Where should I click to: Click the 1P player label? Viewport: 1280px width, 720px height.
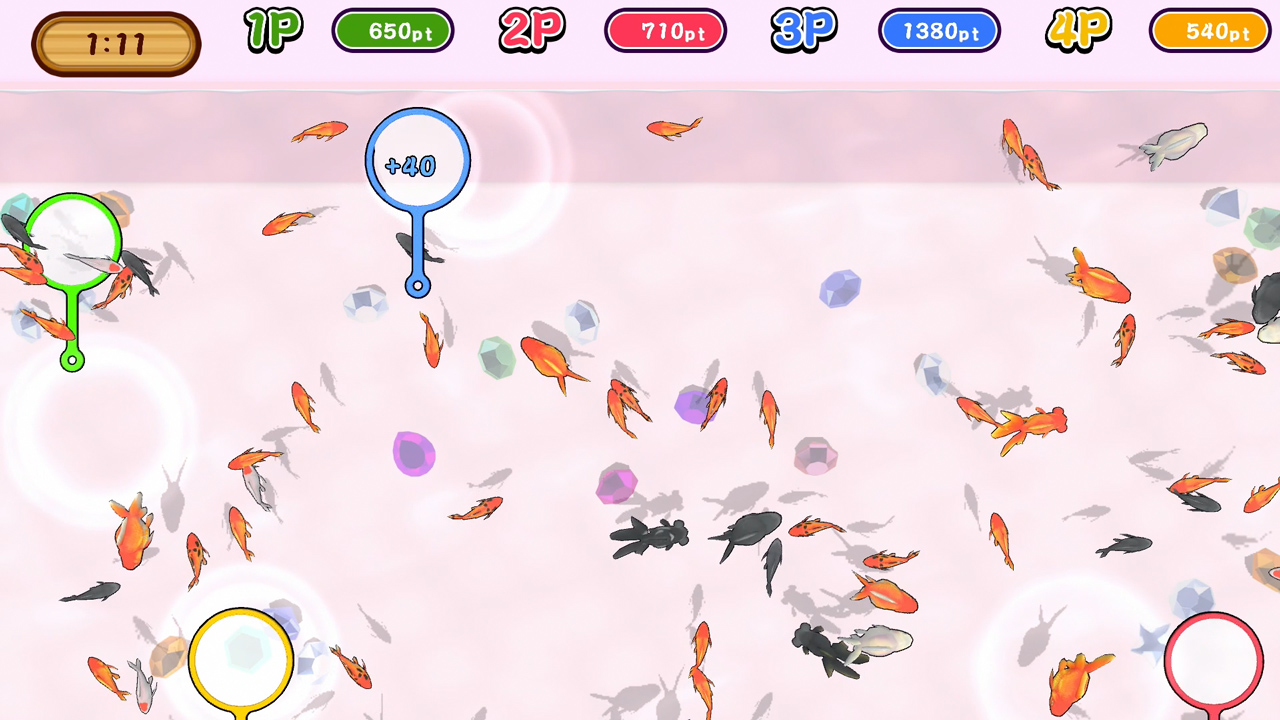coord(272,31)
